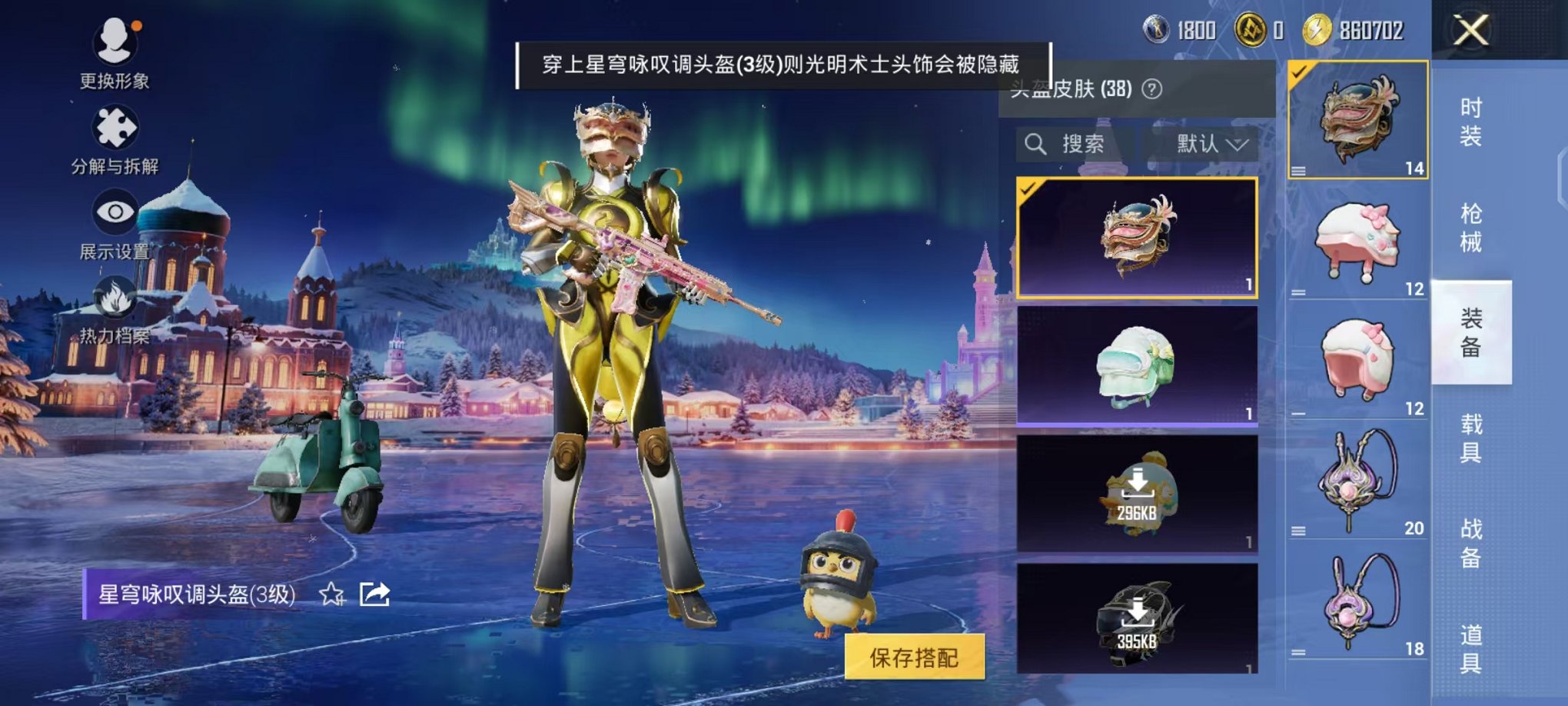Select the 分解与拆解 dismantle icon

114,131
